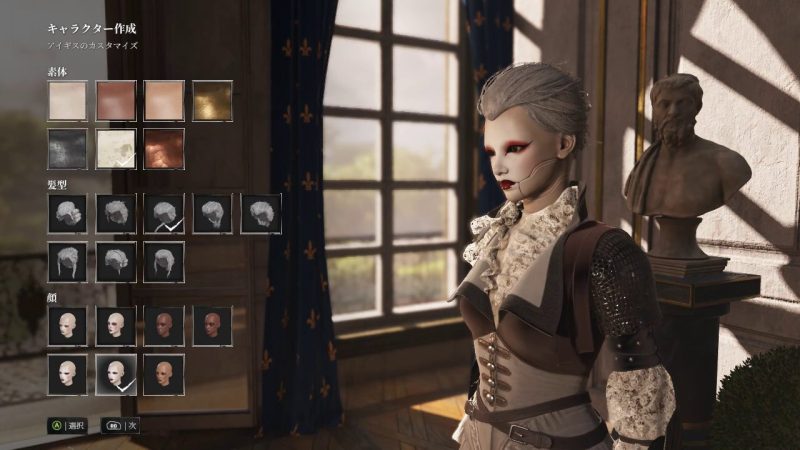Choose the face thumbnail marked with a checkmark
The width and height of the screenshot is (800, 450).
pos(116,374)
